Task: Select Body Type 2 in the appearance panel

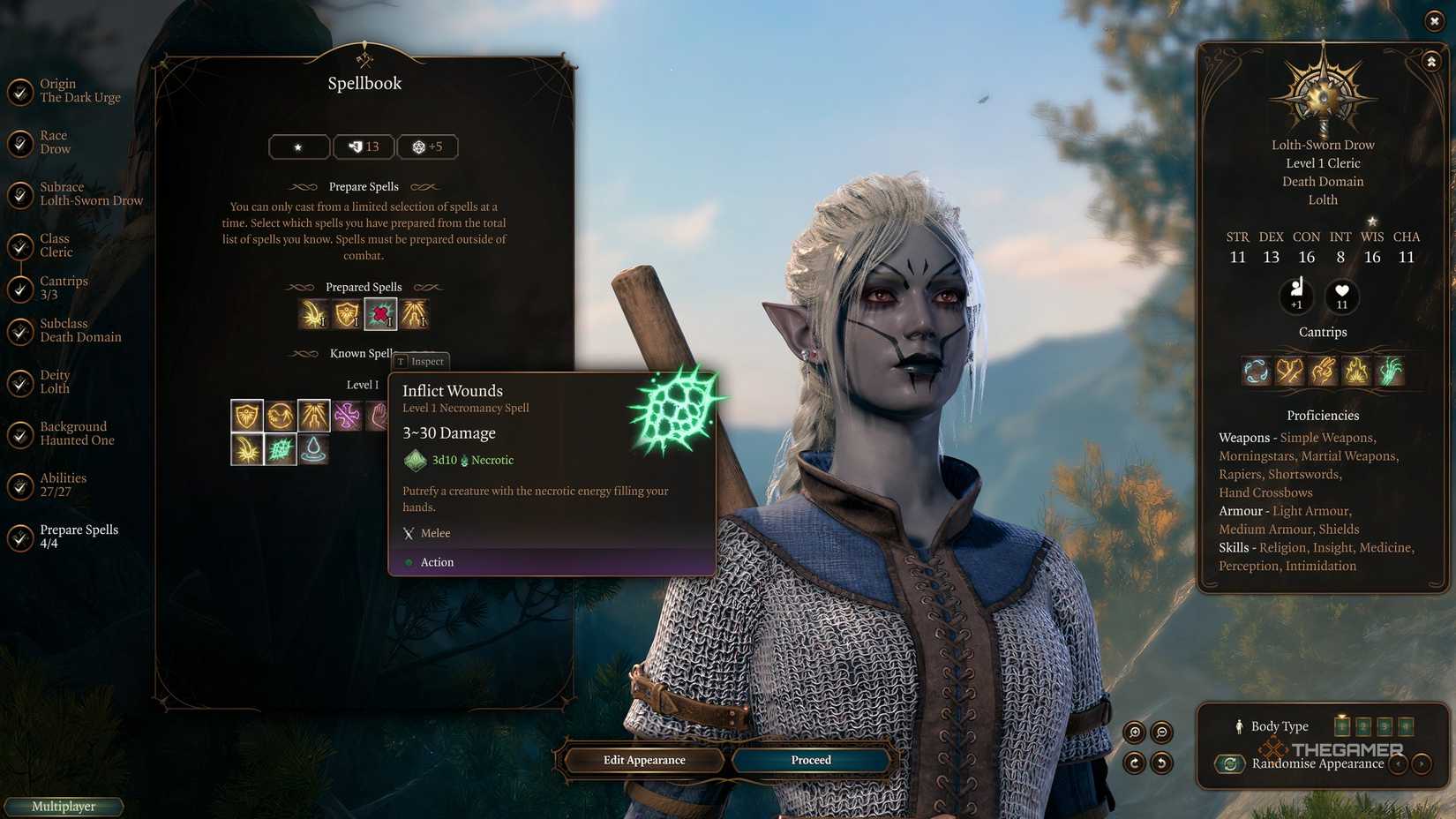Action: coord(1362,726)
